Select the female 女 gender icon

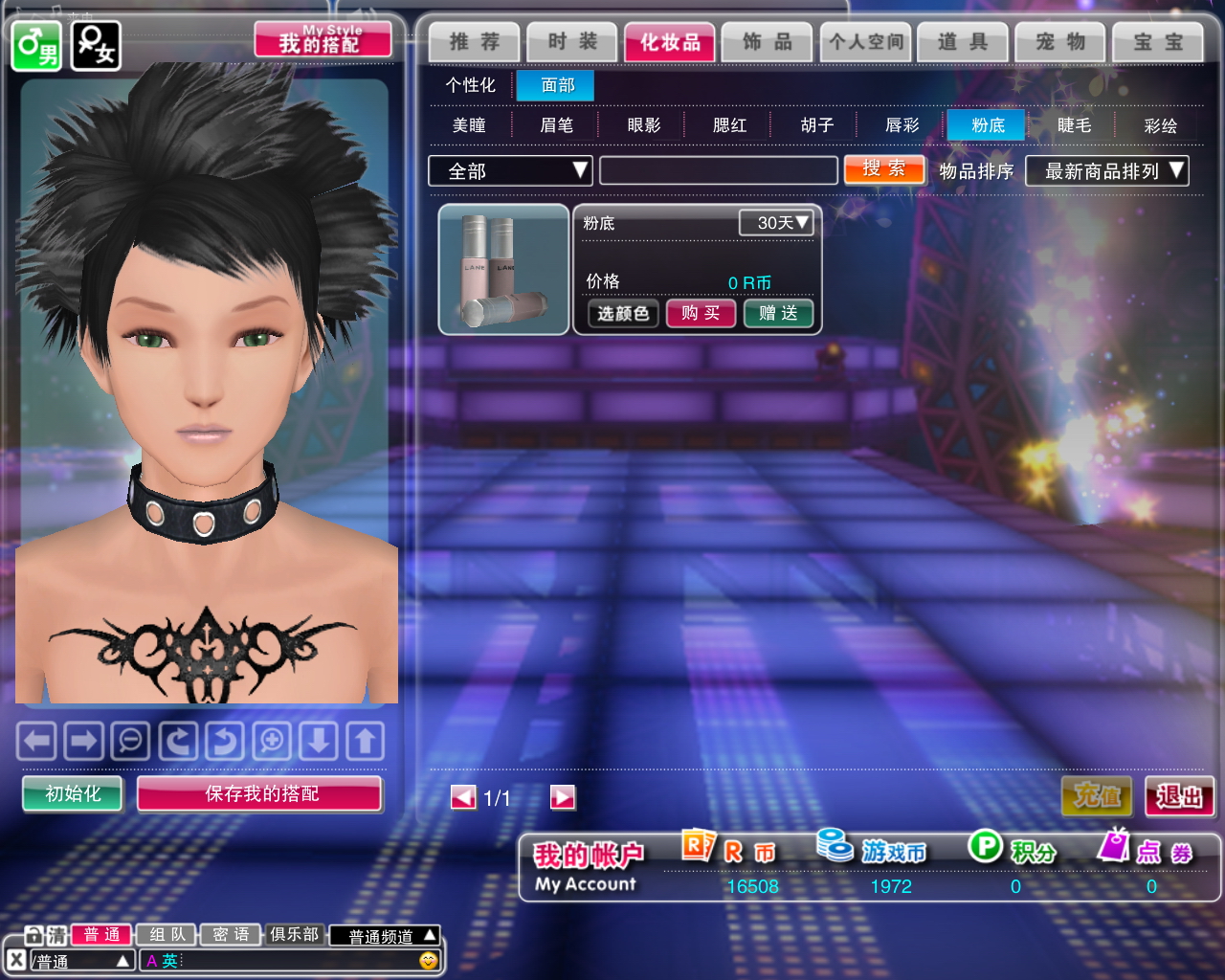tap(96, 45)
